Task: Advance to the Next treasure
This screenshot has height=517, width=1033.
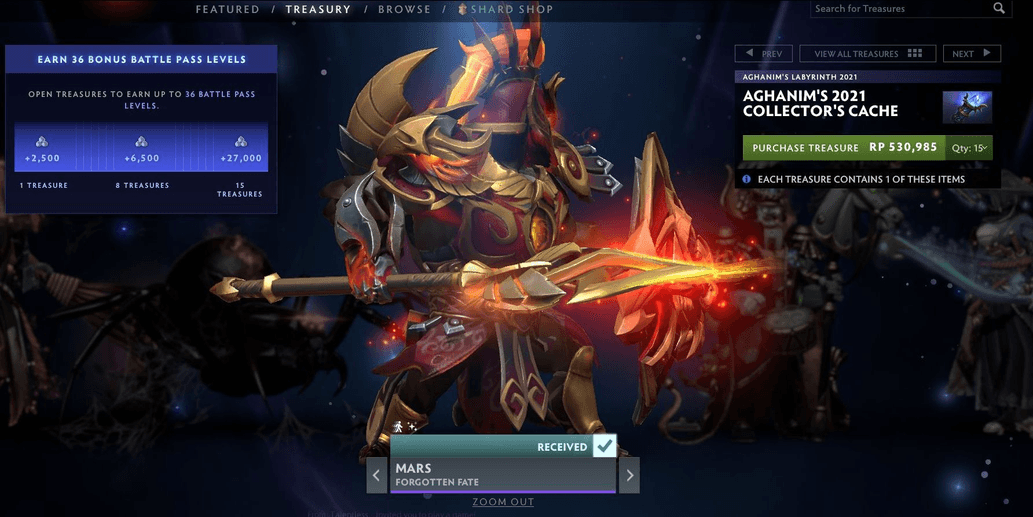Action: point(971,54)
